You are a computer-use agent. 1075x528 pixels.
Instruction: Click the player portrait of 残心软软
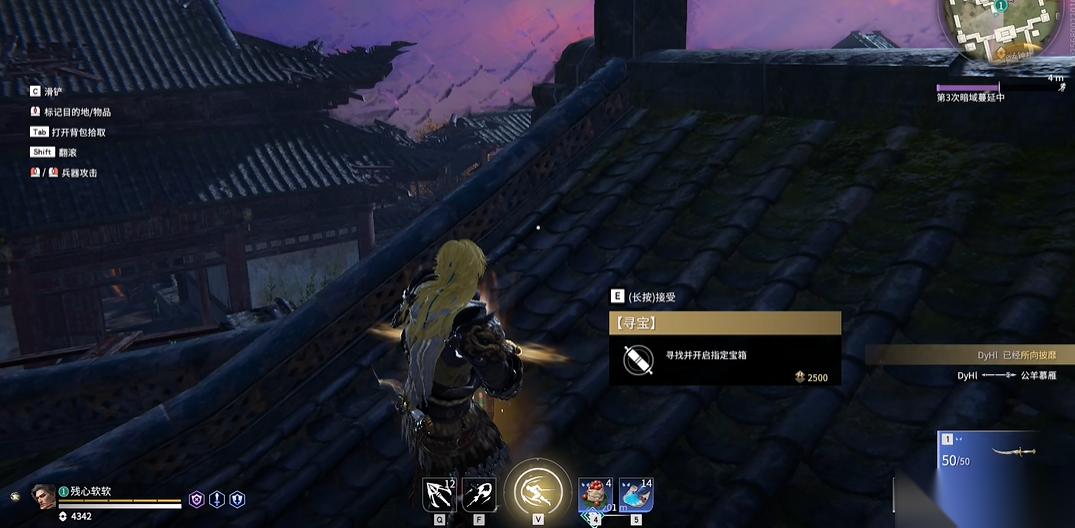(43, 496)
